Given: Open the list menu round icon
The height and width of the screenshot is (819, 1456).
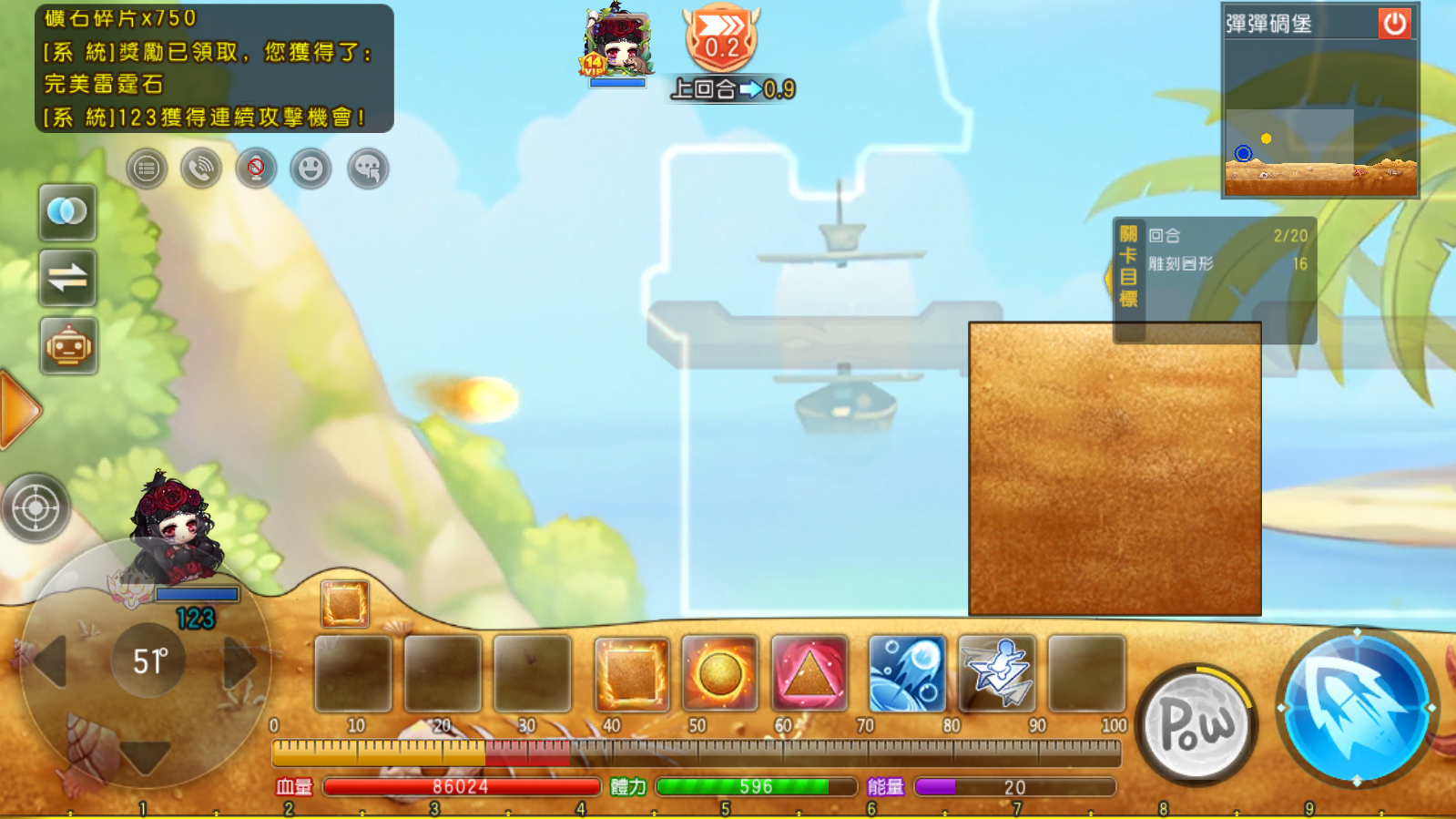Looking at the screenshot, I should tap(147, 169).
